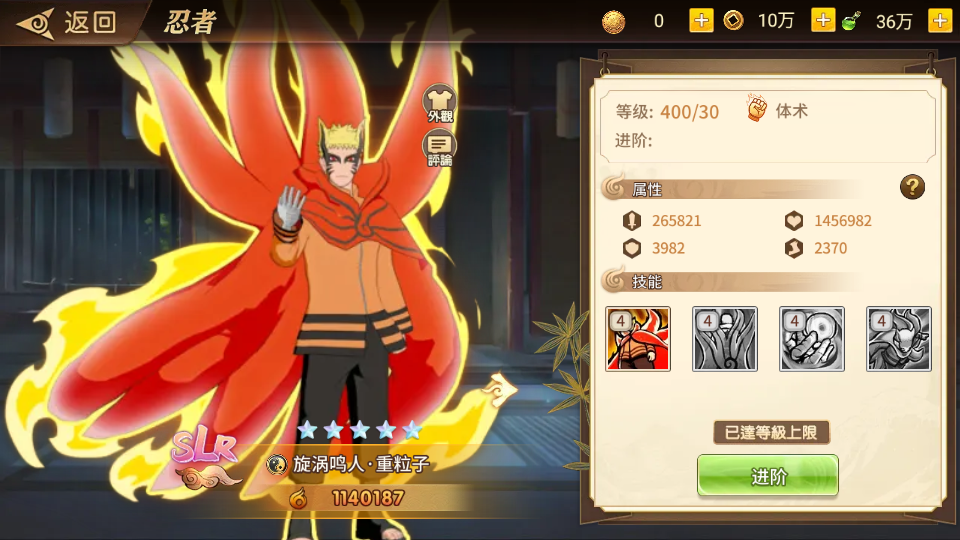960x540 pixels.
Task: Add green potion currency beside 36万
Action: pyautogui.click(x=939, y=21)
